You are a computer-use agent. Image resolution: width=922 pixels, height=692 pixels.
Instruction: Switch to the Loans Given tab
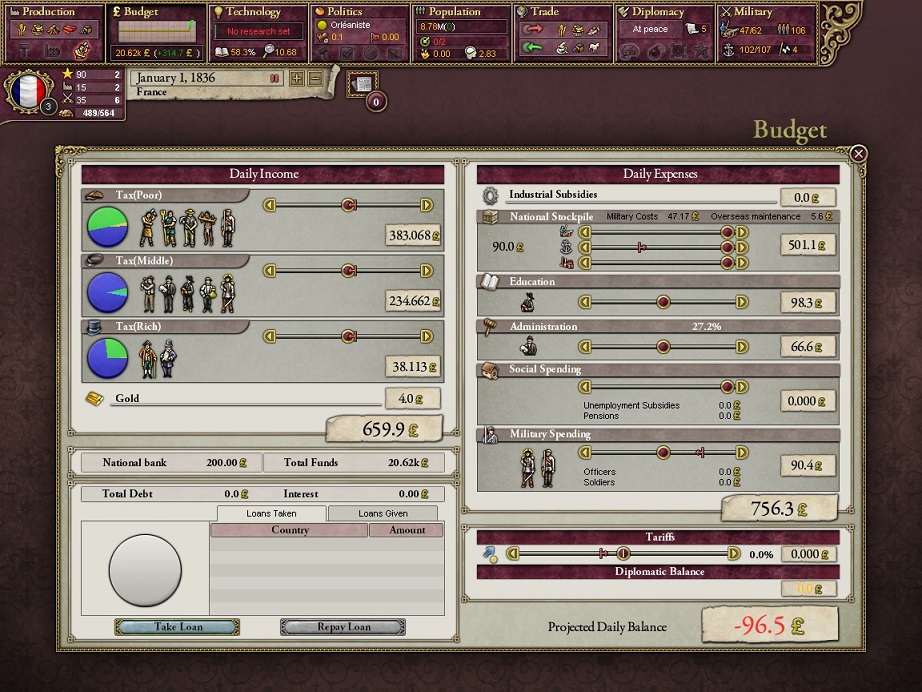pos(384,513)
